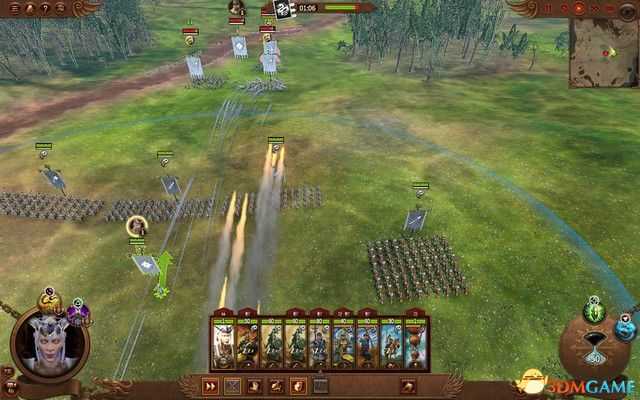This screenshot has height=400, width=640.
Task: Select the dice icon beside battle timer
Action: [283, 9]
